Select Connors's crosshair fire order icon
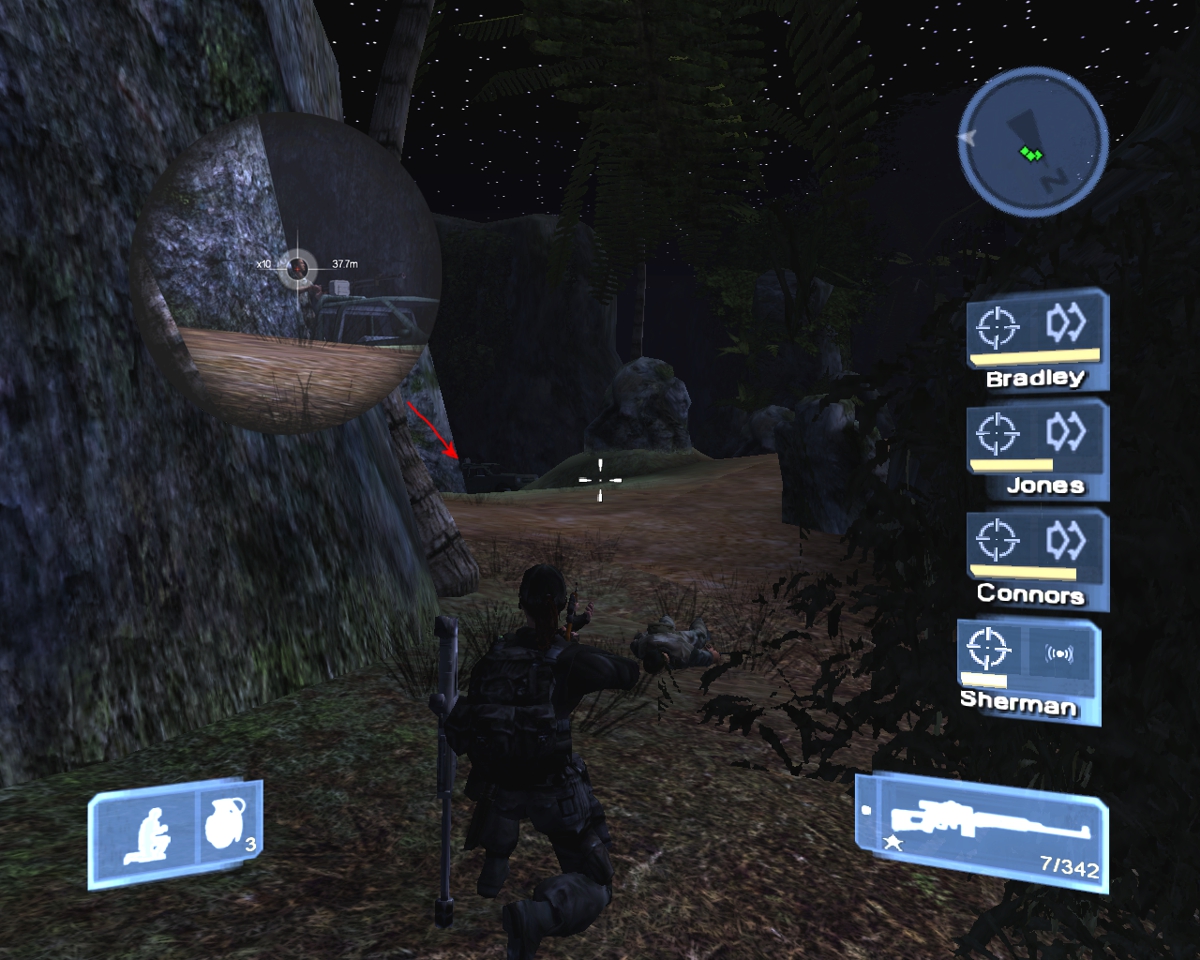 pos(997,542)
